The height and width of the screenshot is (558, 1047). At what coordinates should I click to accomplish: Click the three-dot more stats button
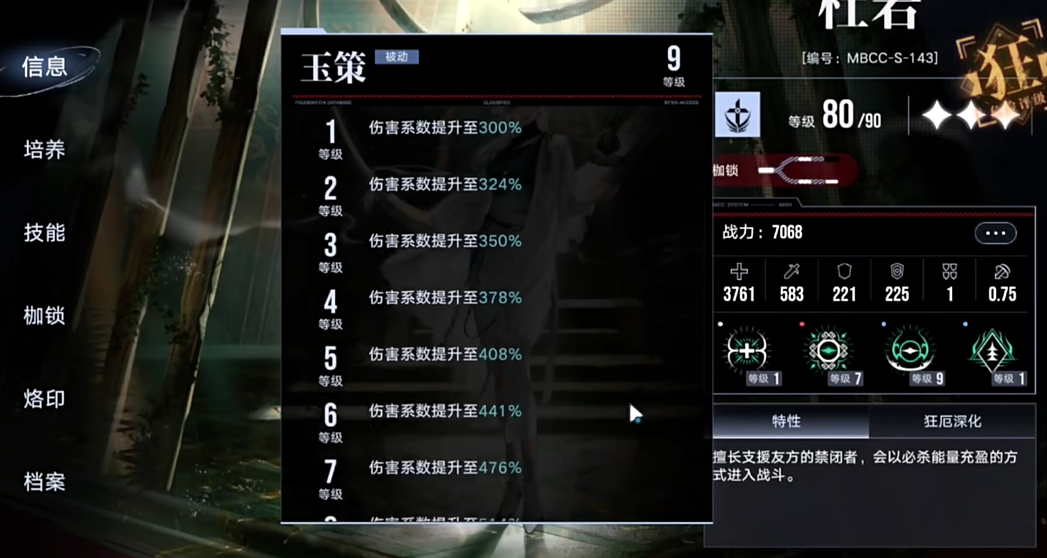pyautogui.click(x=995, y=233)
